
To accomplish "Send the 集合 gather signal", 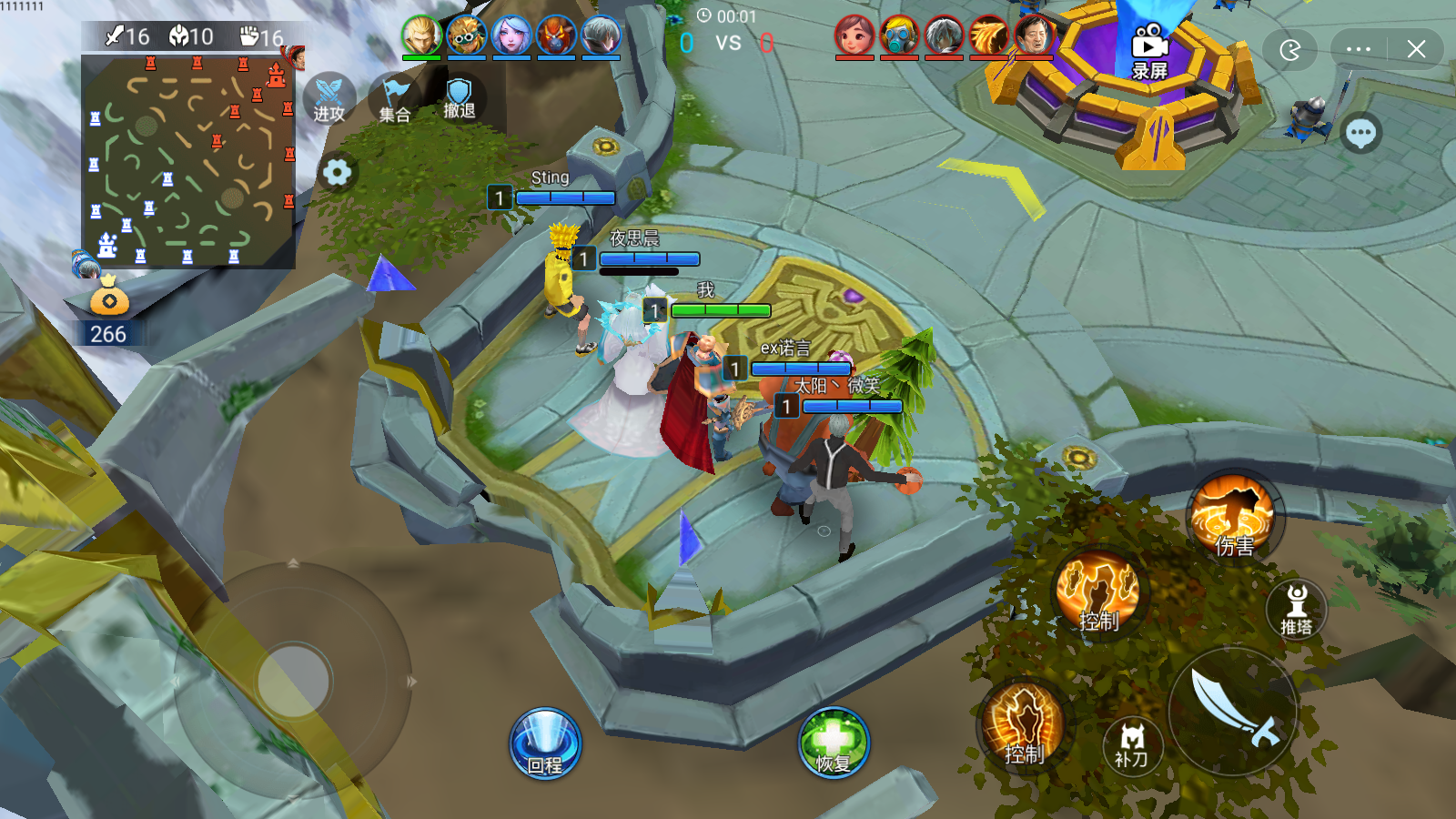I will tap(395, 99).
